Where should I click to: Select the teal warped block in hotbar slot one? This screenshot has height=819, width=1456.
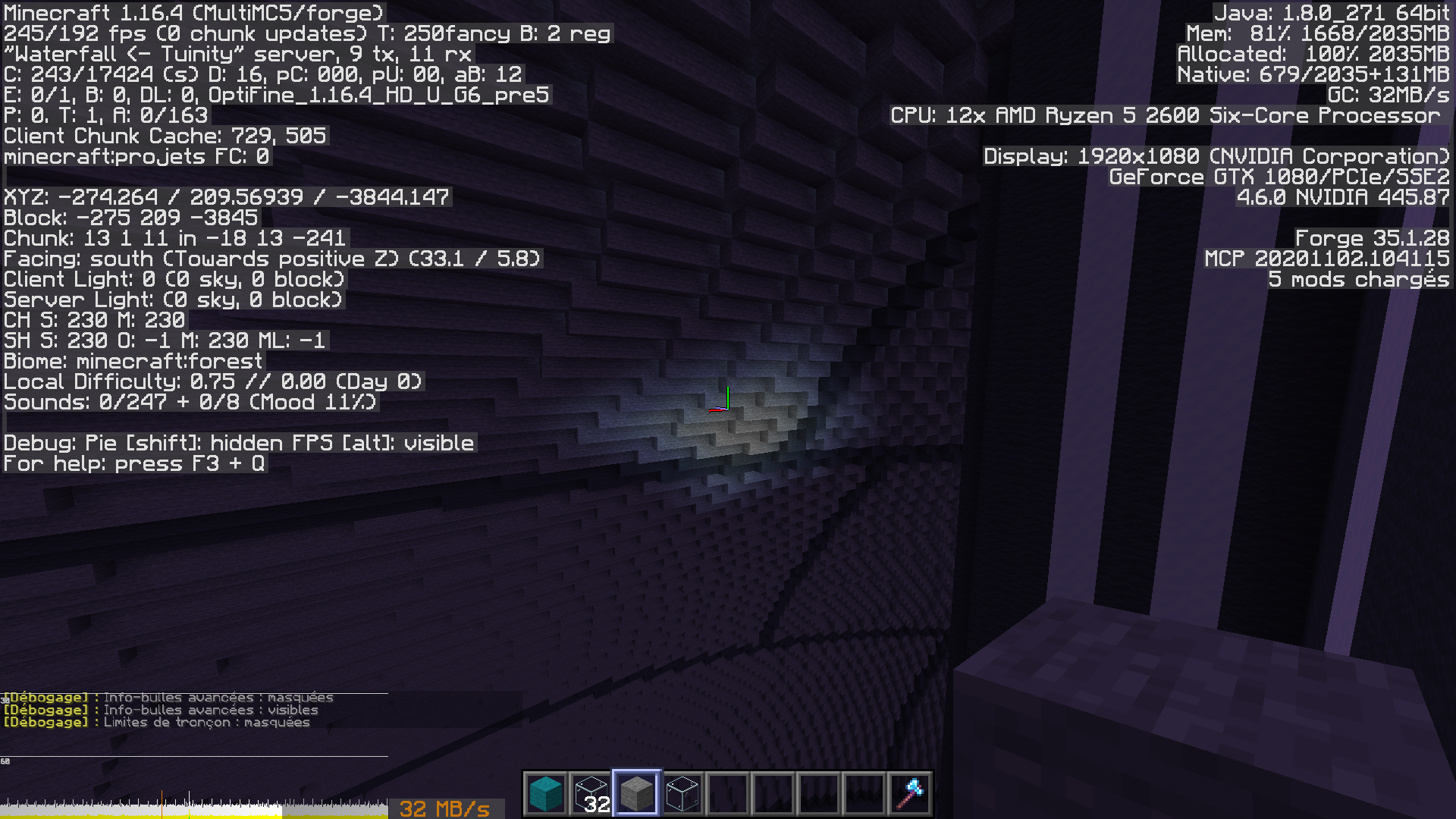point(544,792)
